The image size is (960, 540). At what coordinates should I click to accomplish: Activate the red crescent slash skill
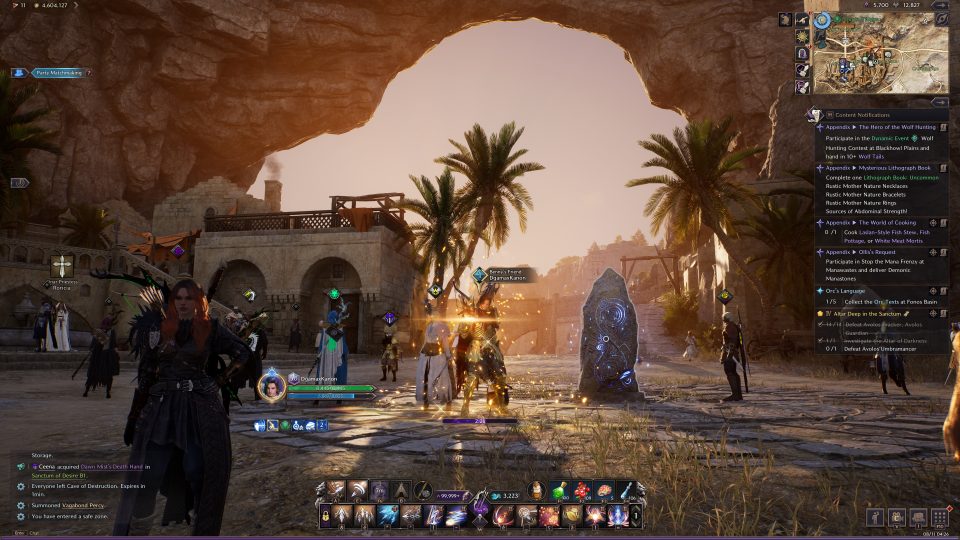pos(501,515)
